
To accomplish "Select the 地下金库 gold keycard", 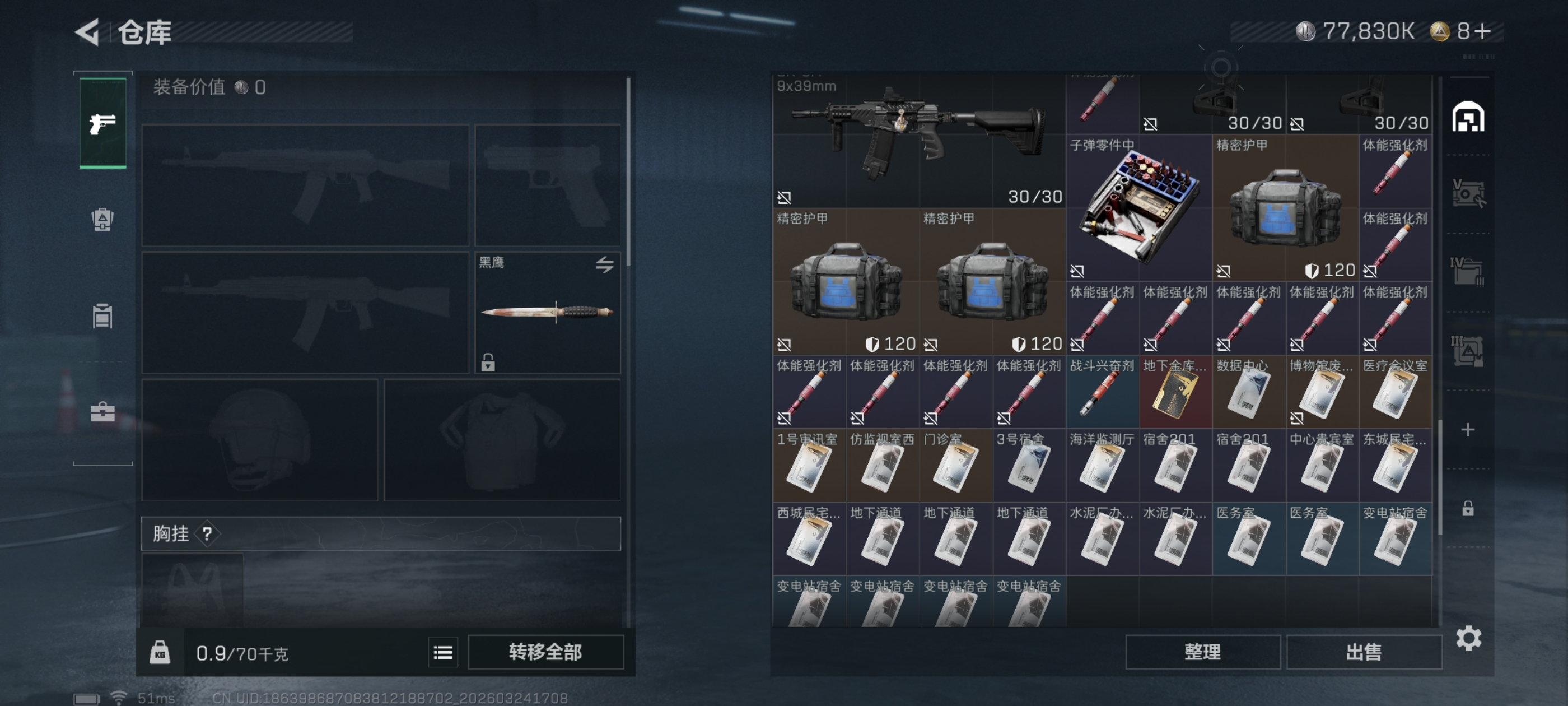I will click(x=1175, y=393).
